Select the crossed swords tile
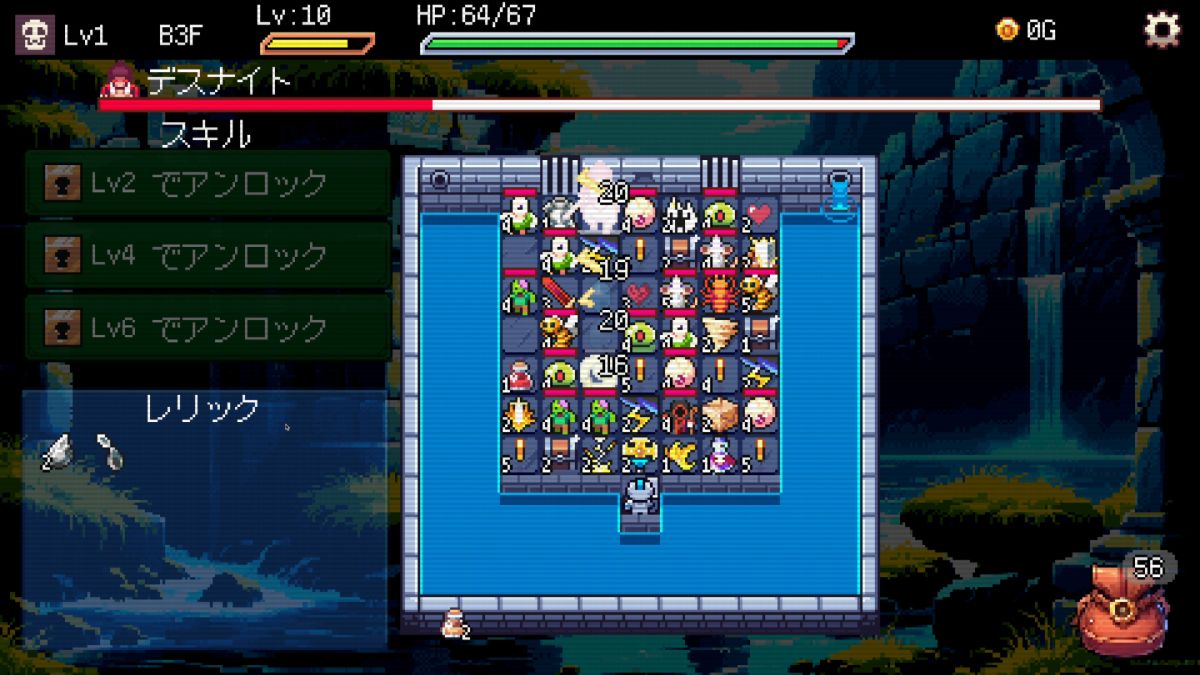 pos(599,453)
